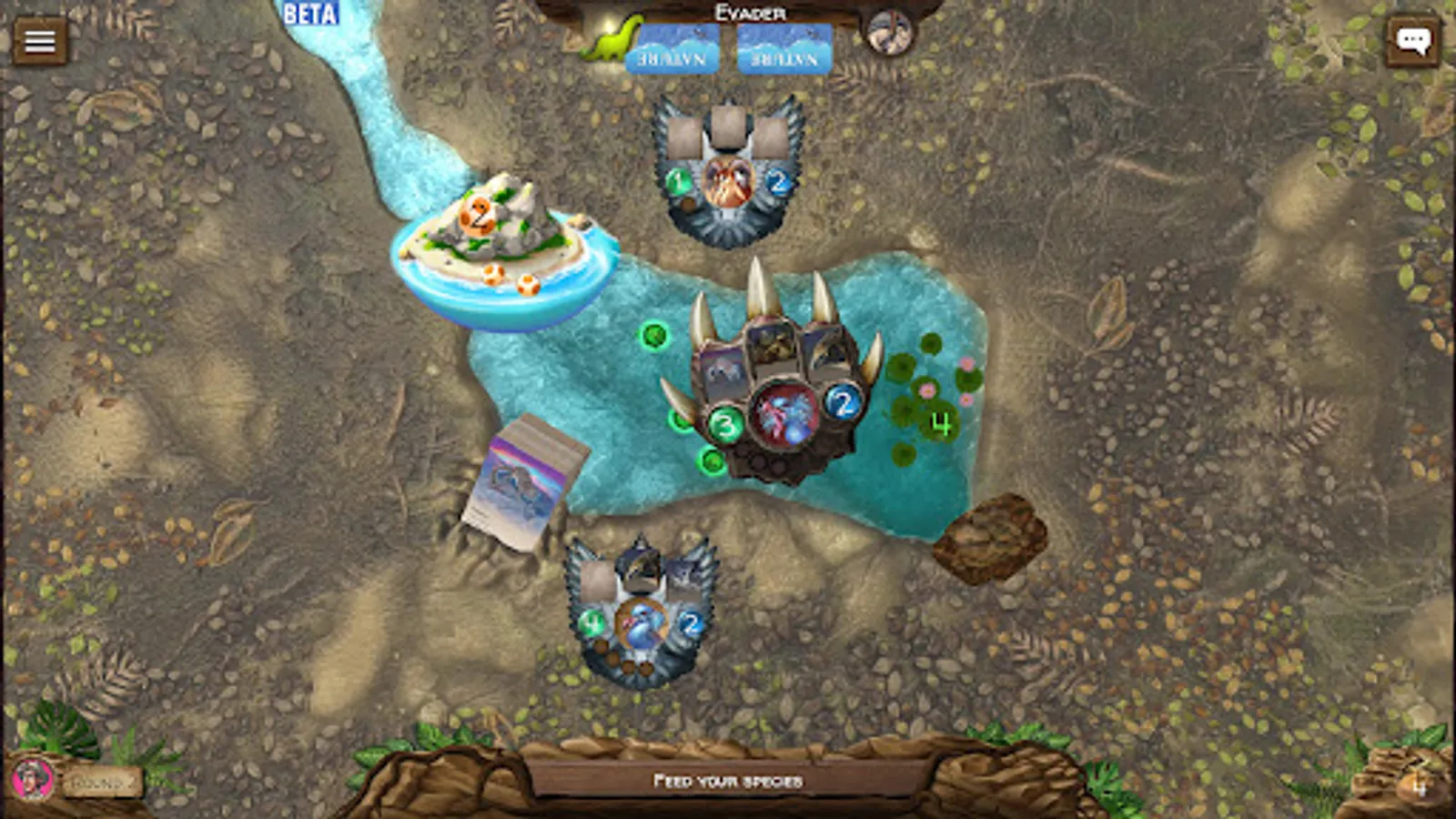Screen dimensions: 1456x819
Task: Tap the BETA badge
Action: click(309, 15)
